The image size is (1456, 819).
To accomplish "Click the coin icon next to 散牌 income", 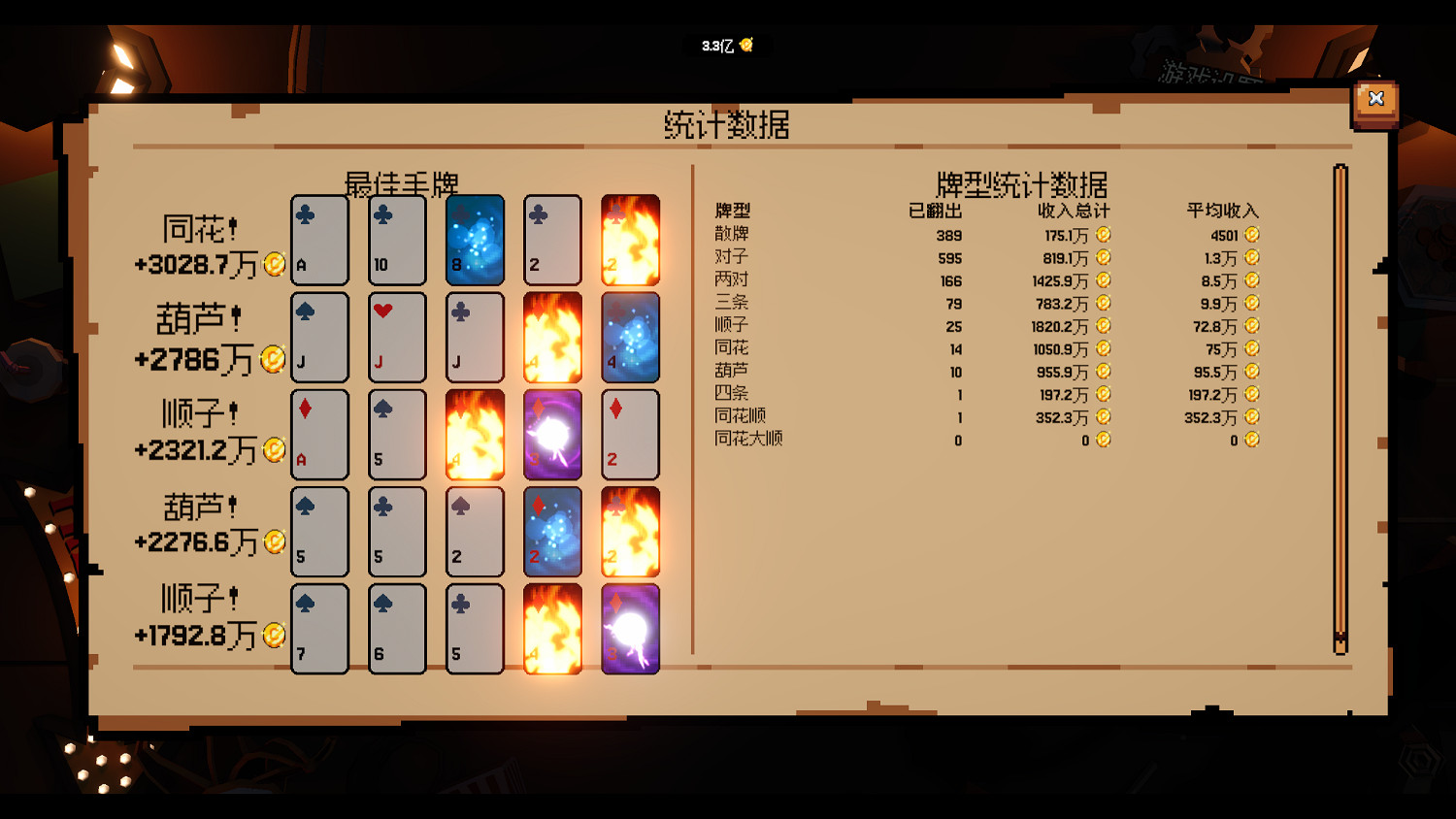I will 1106,234.
